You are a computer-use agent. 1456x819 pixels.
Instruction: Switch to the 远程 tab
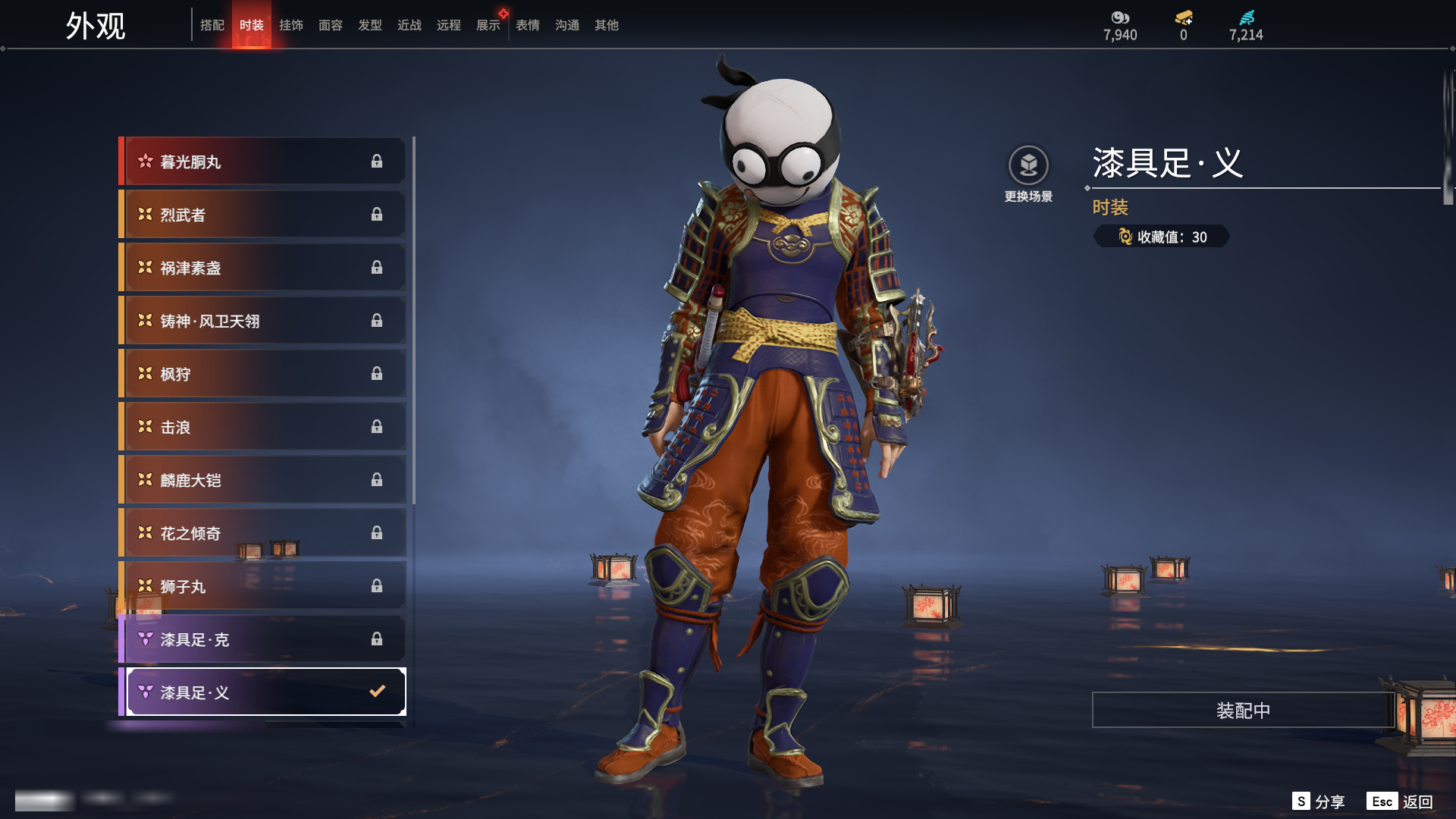448,25
